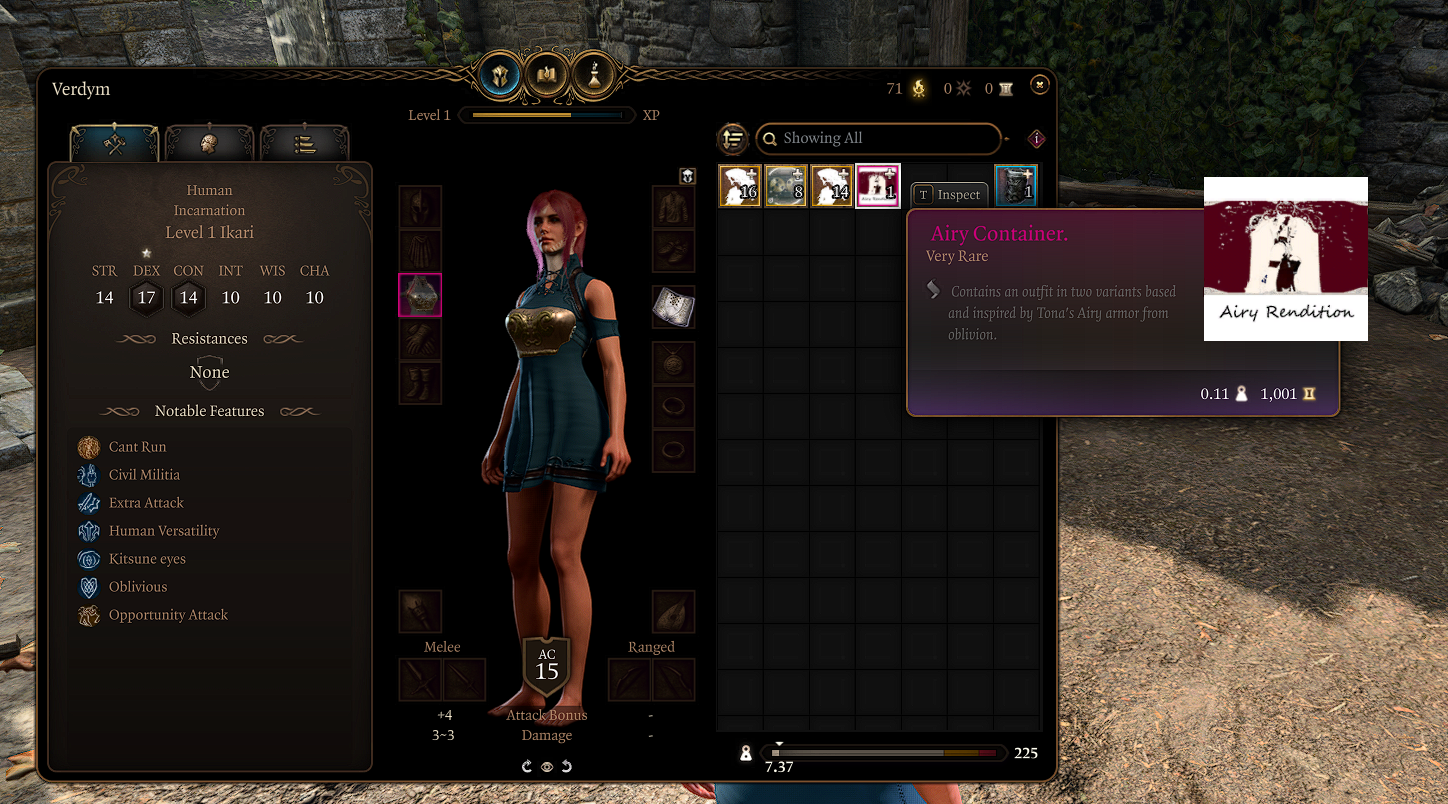Click the AC shield showing 15

pyautogui.click(x=546, y=666)
